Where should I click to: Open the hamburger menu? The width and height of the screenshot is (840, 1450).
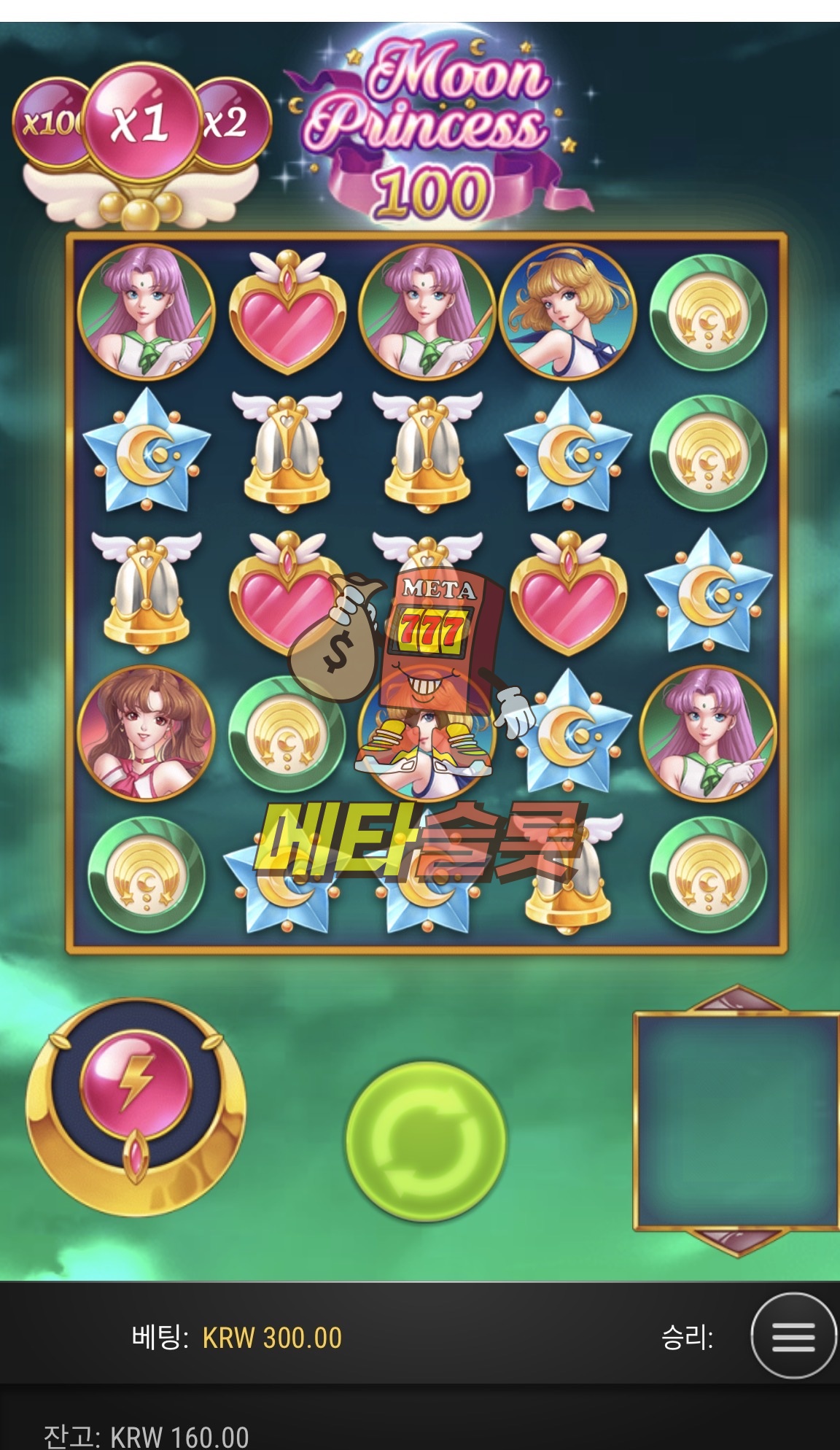coord(793,1336)
